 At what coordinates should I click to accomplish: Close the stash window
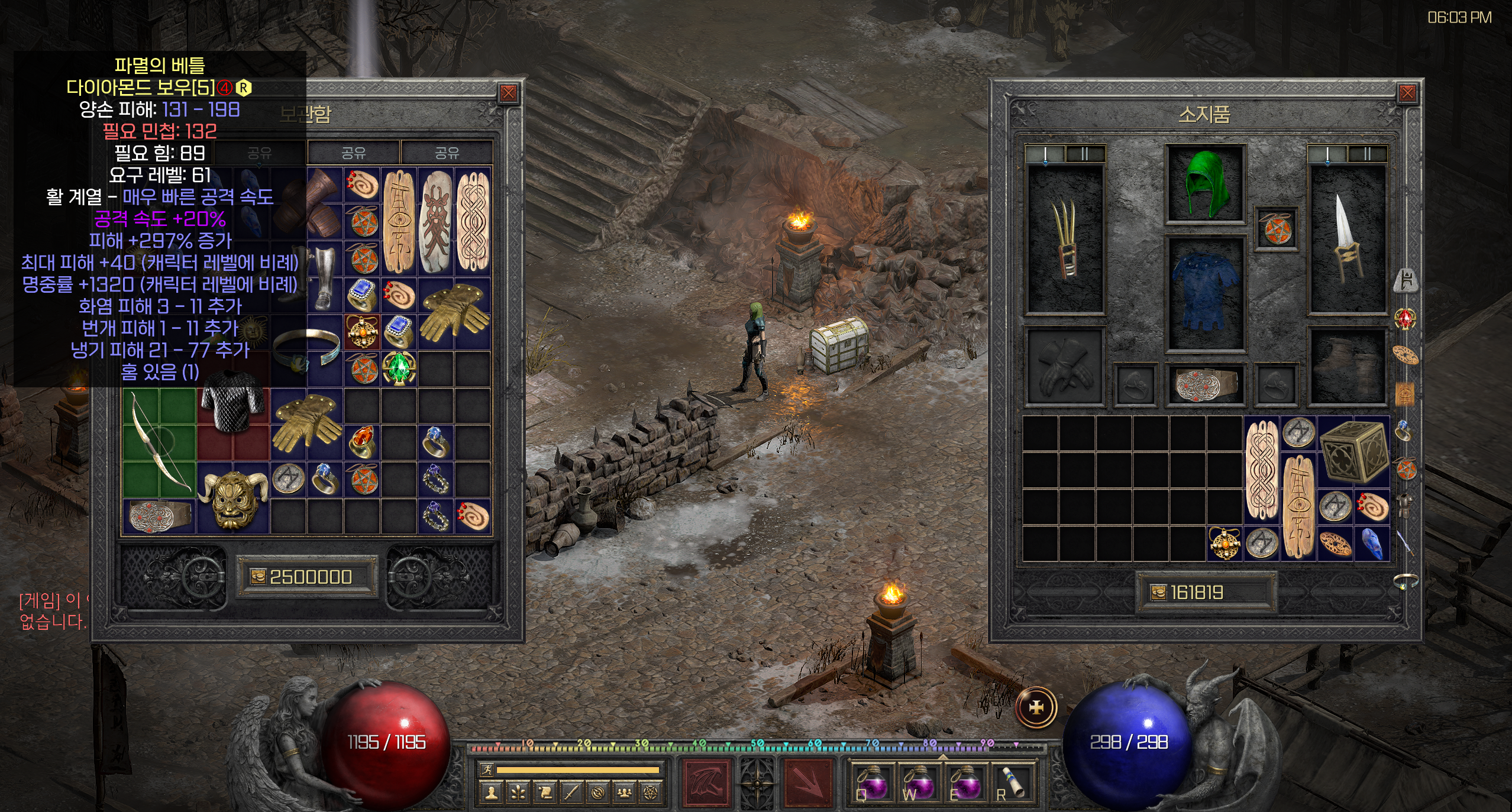point(508,93)
